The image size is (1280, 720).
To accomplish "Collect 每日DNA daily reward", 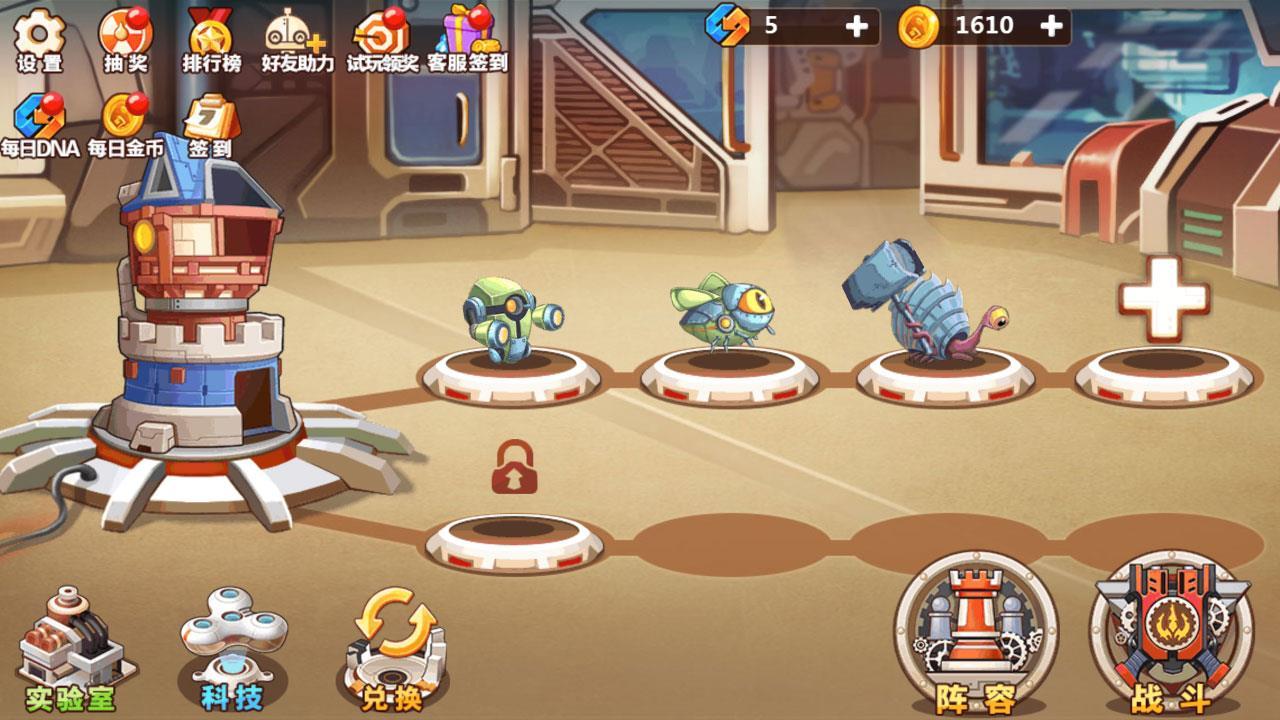I will click(x=40, y=120).
